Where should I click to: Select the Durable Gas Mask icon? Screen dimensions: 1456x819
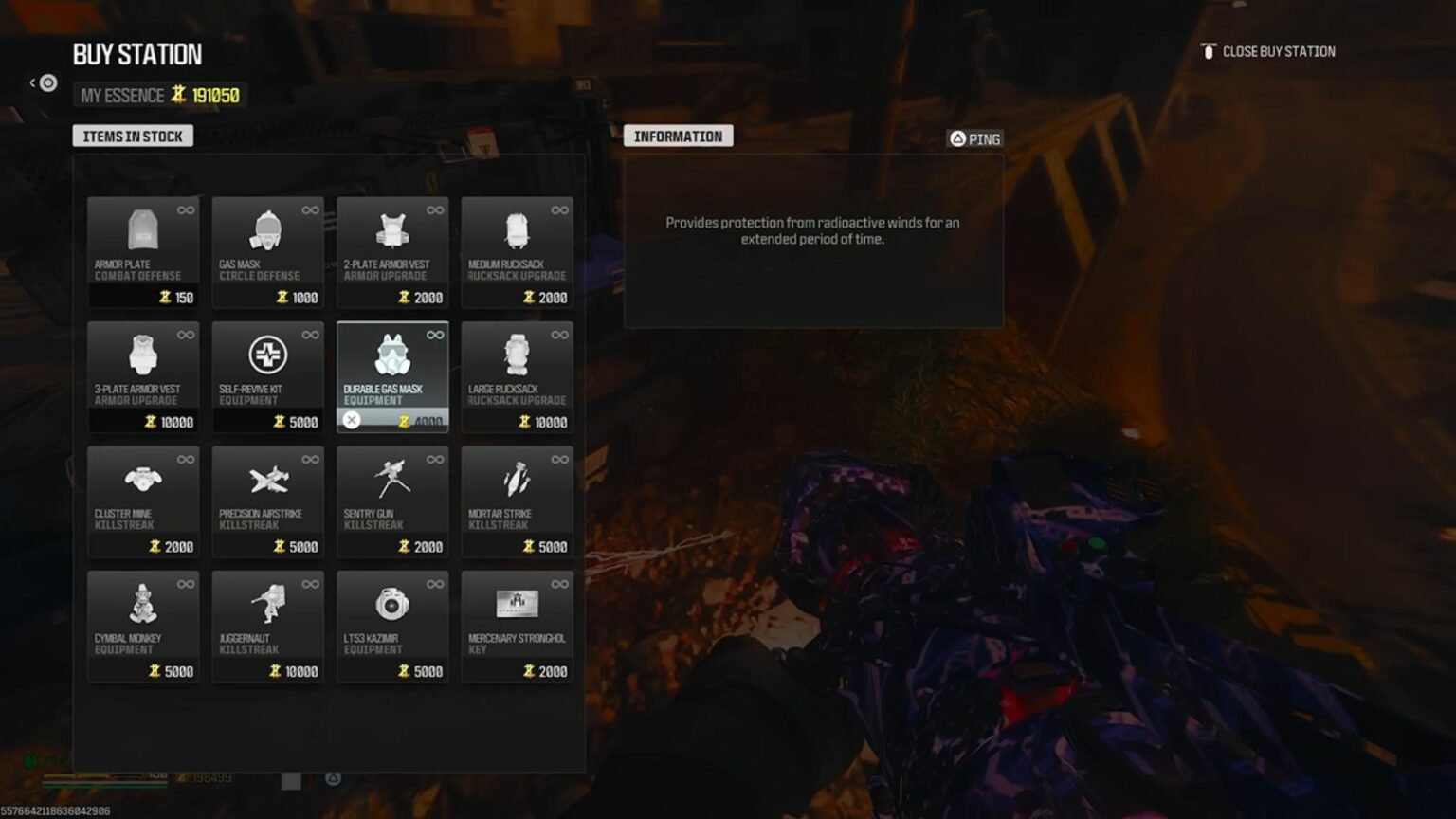pyautogui.click(x=392, y=356)
